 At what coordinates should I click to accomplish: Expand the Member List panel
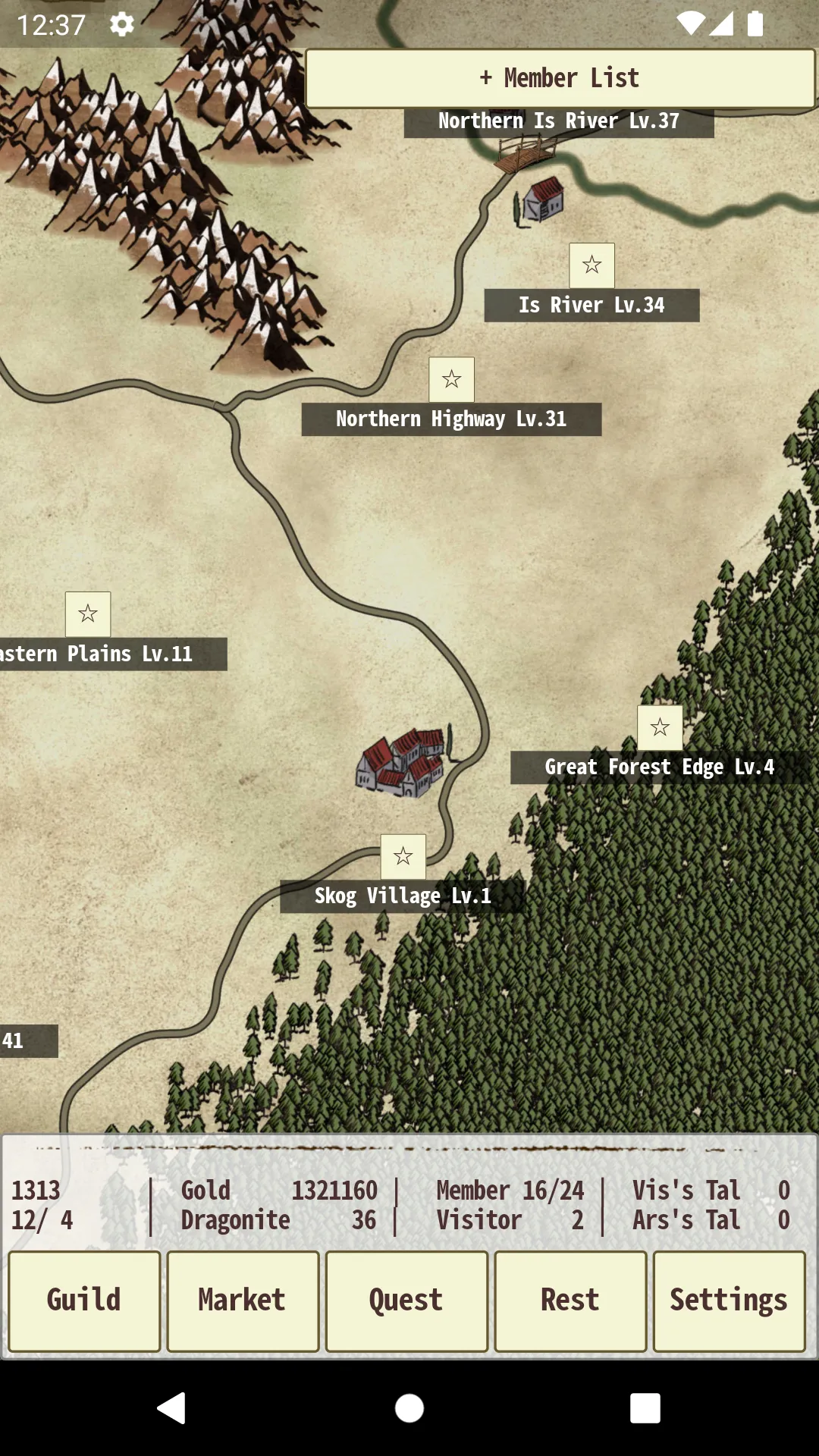(x=560, y=78)
